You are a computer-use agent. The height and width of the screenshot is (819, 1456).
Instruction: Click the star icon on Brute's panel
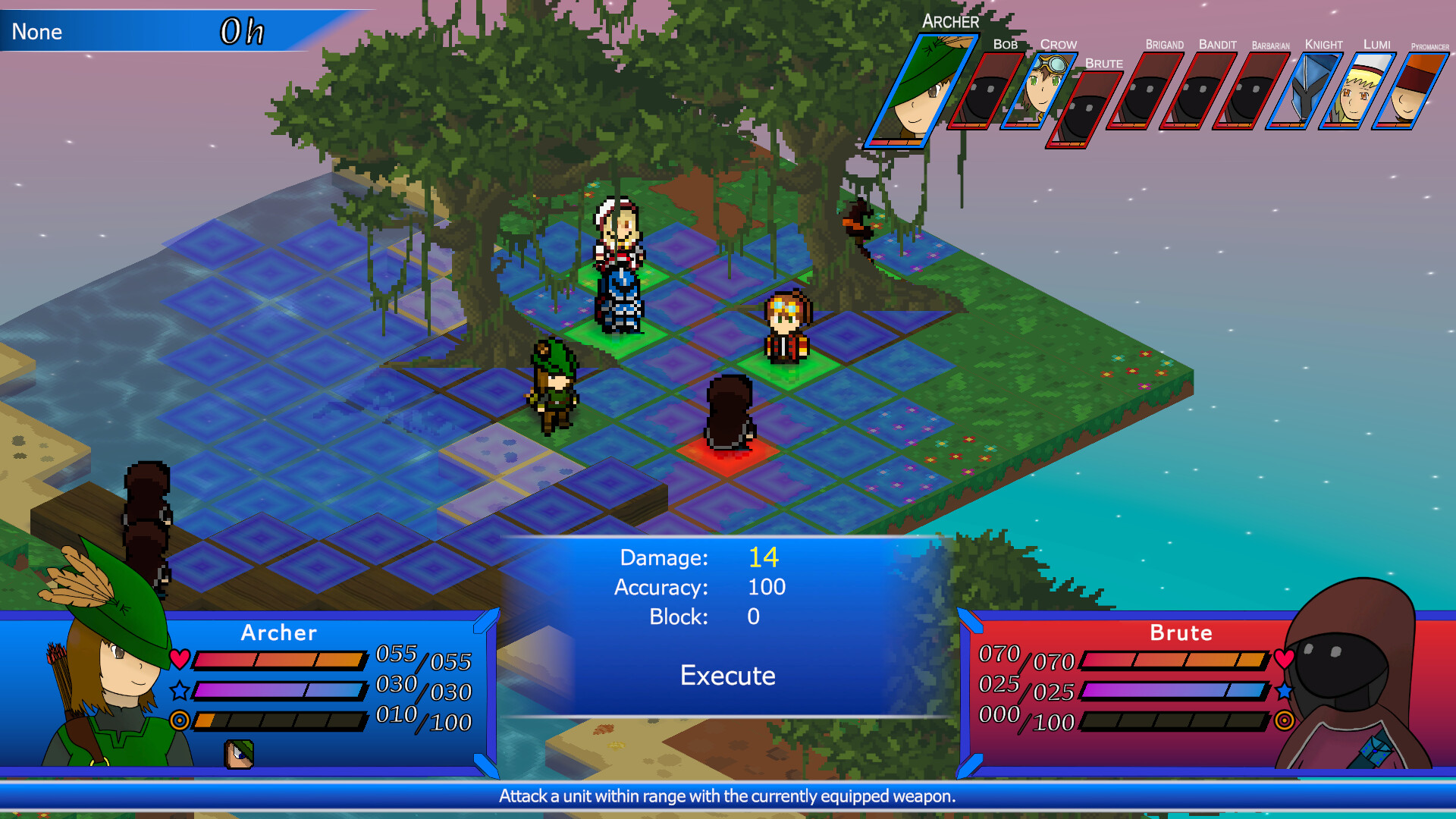point(1282,691)
